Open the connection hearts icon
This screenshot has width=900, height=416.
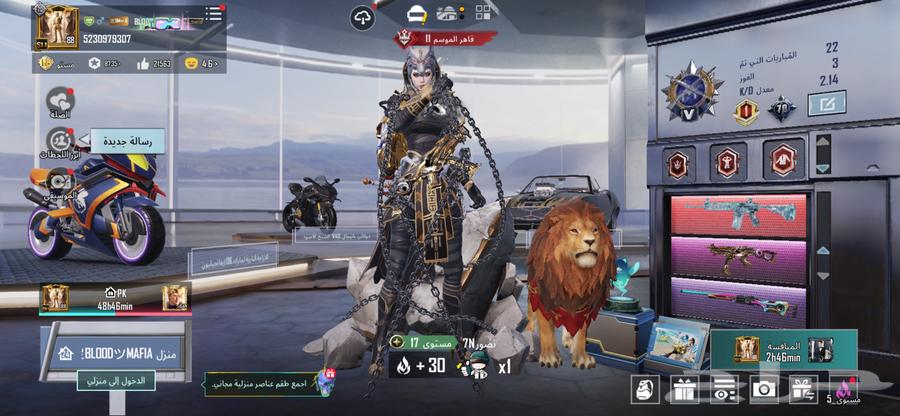(x=59, y=100)
